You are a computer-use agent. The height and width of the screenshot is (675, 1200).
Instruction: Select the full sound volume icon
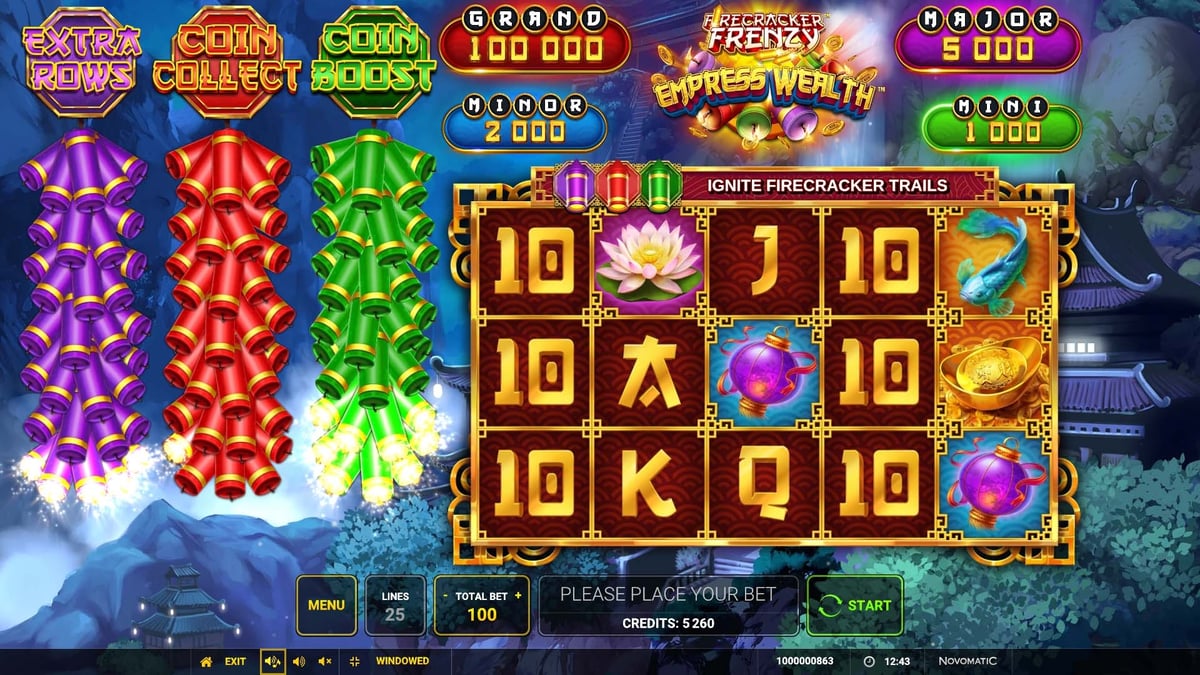pos(272,661)
